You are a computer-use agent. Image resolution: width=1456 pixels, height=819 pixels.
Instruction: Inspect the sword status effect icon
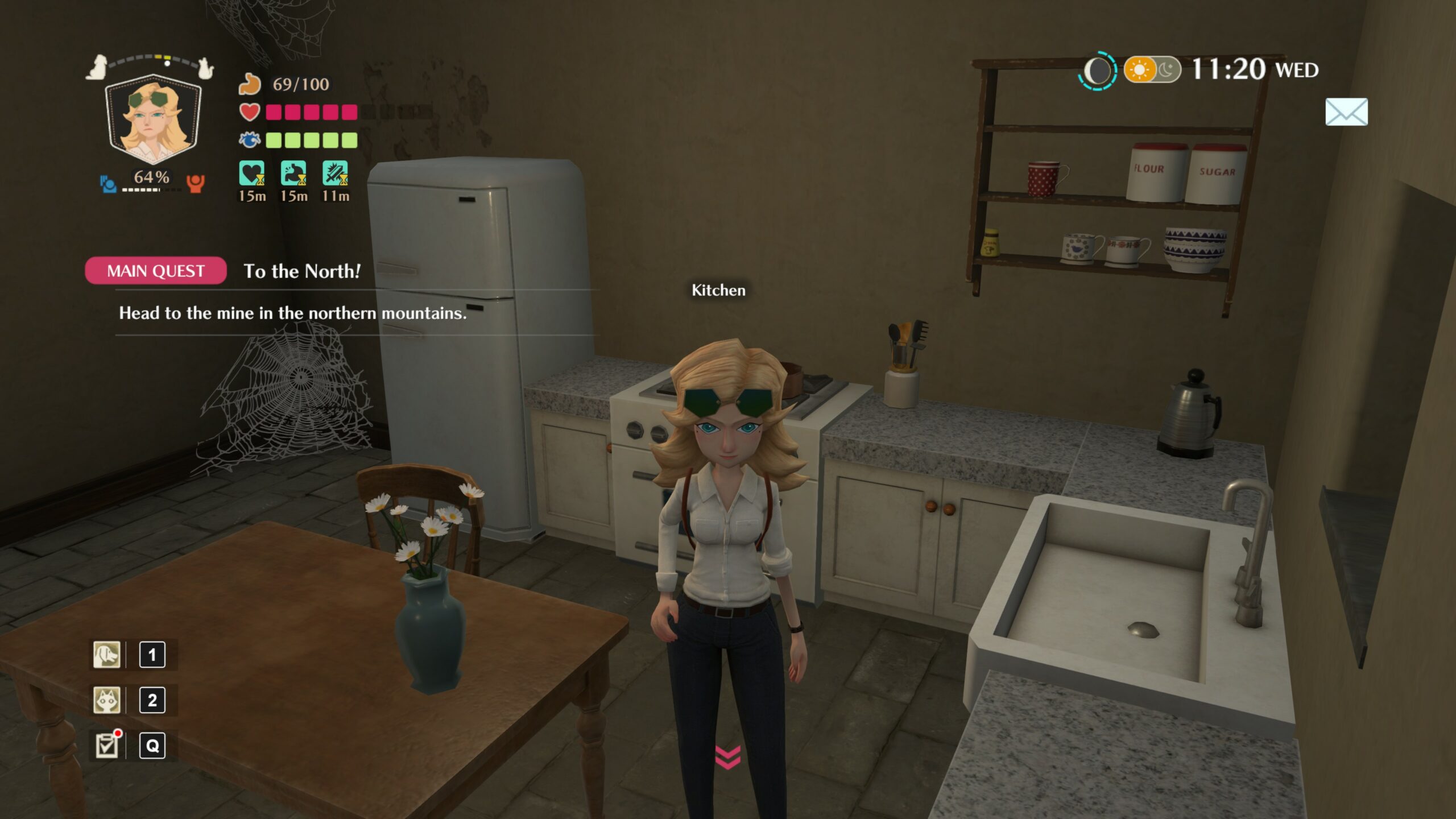(335, 173)
